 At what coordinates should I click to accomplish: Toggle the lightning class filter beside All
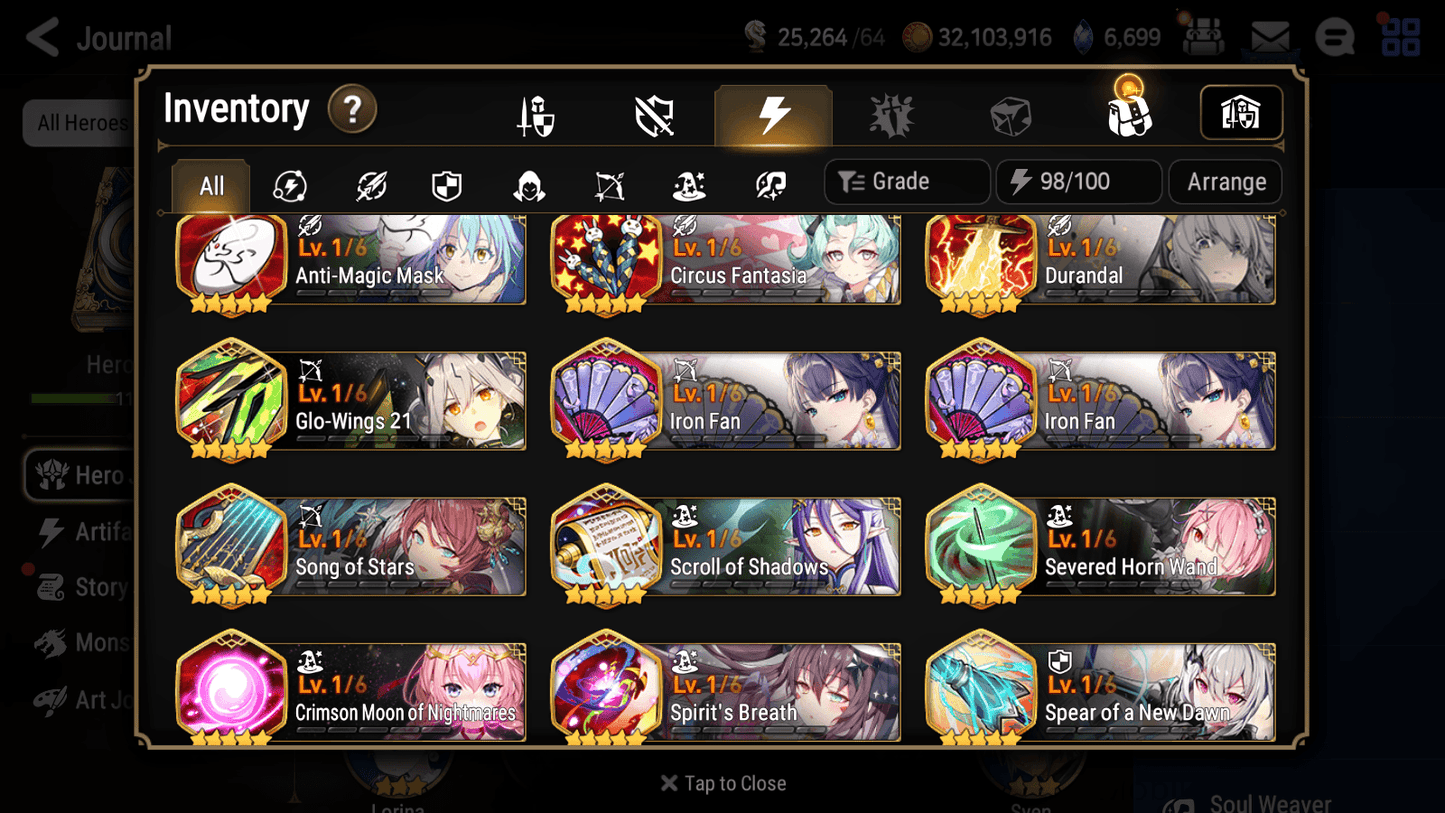coord(289,182)
